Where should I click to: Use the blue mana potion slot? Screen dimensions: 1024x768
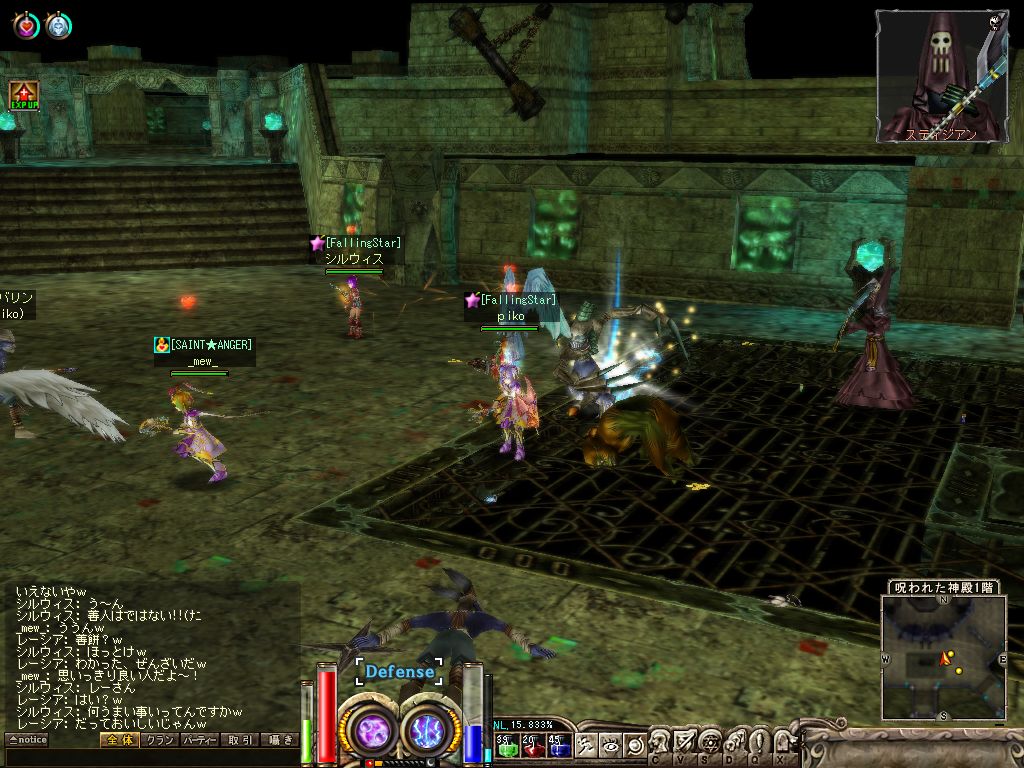558,745
